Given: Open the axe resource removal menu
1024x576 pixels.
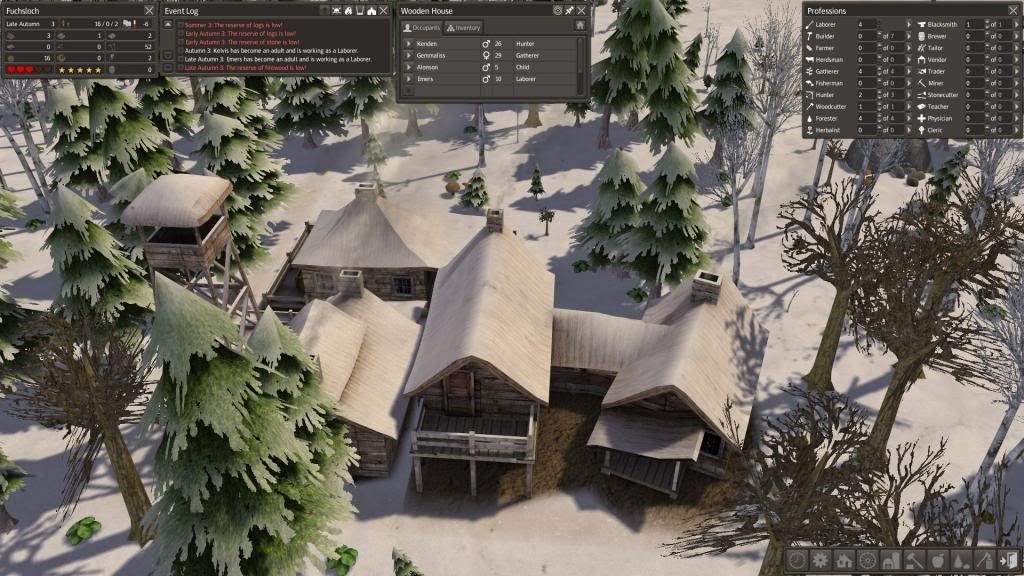Looking at the screenshot, I should [x=984, y=561].
